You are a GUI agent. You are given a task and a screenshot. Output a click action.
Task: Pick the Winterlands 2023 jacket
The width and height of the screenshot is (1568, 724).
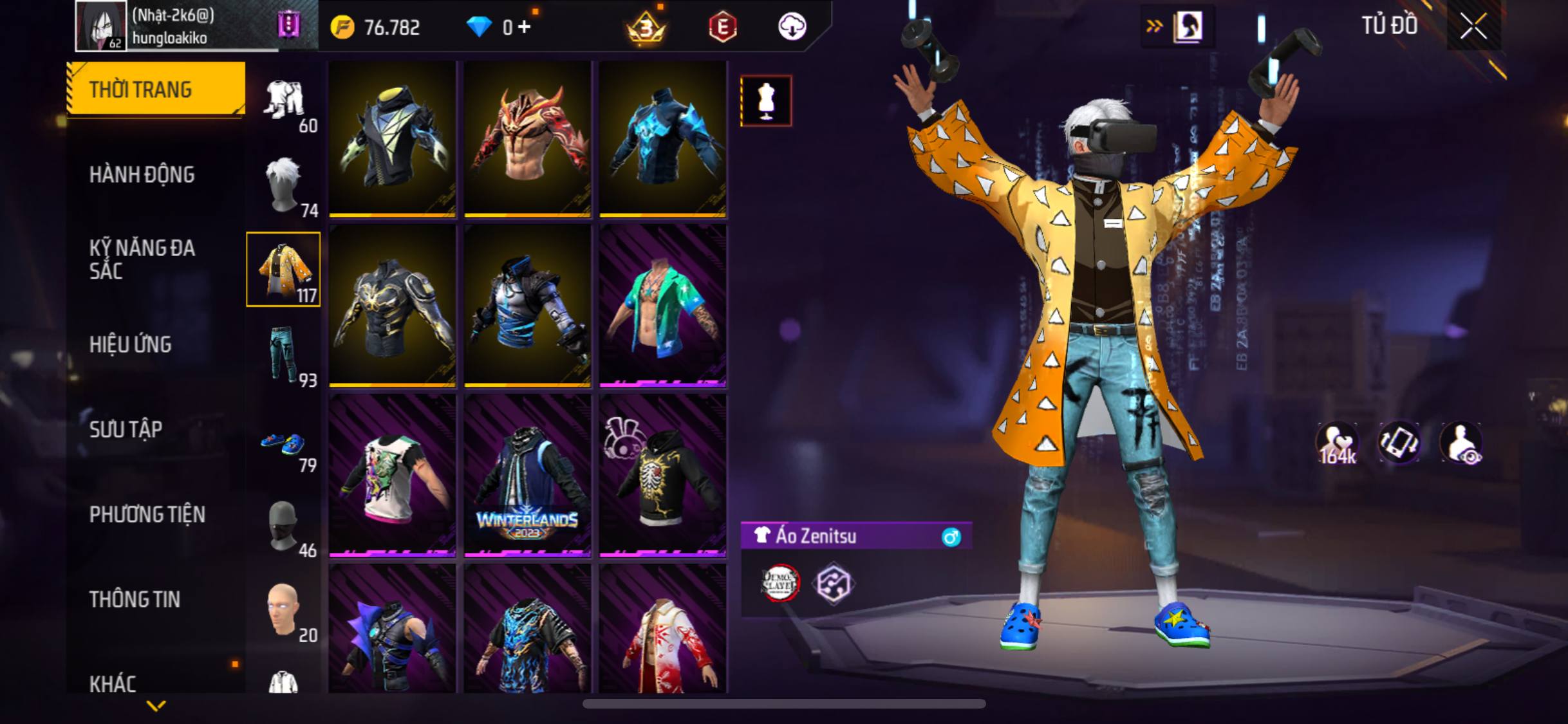[x=527, y=476]
